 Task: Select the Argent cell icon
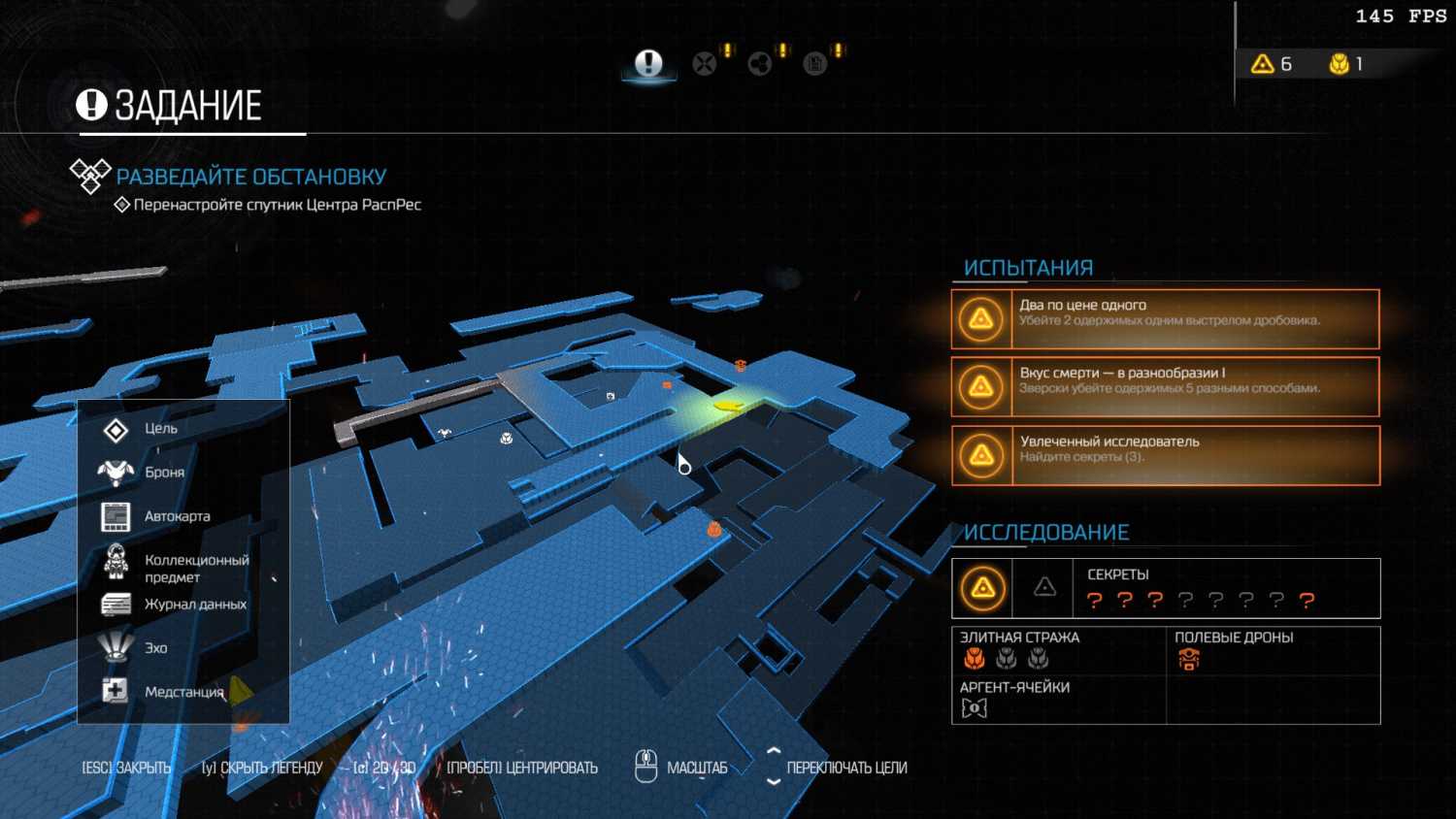click(x=974, y=708)
